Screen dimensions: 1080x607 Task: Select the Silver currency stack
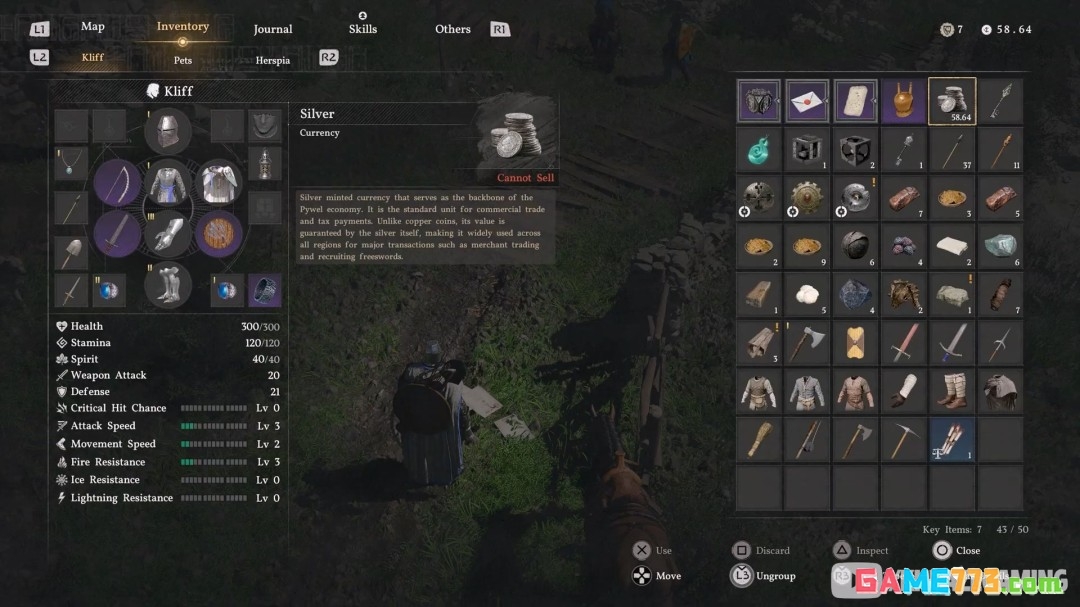pos(952,101)
